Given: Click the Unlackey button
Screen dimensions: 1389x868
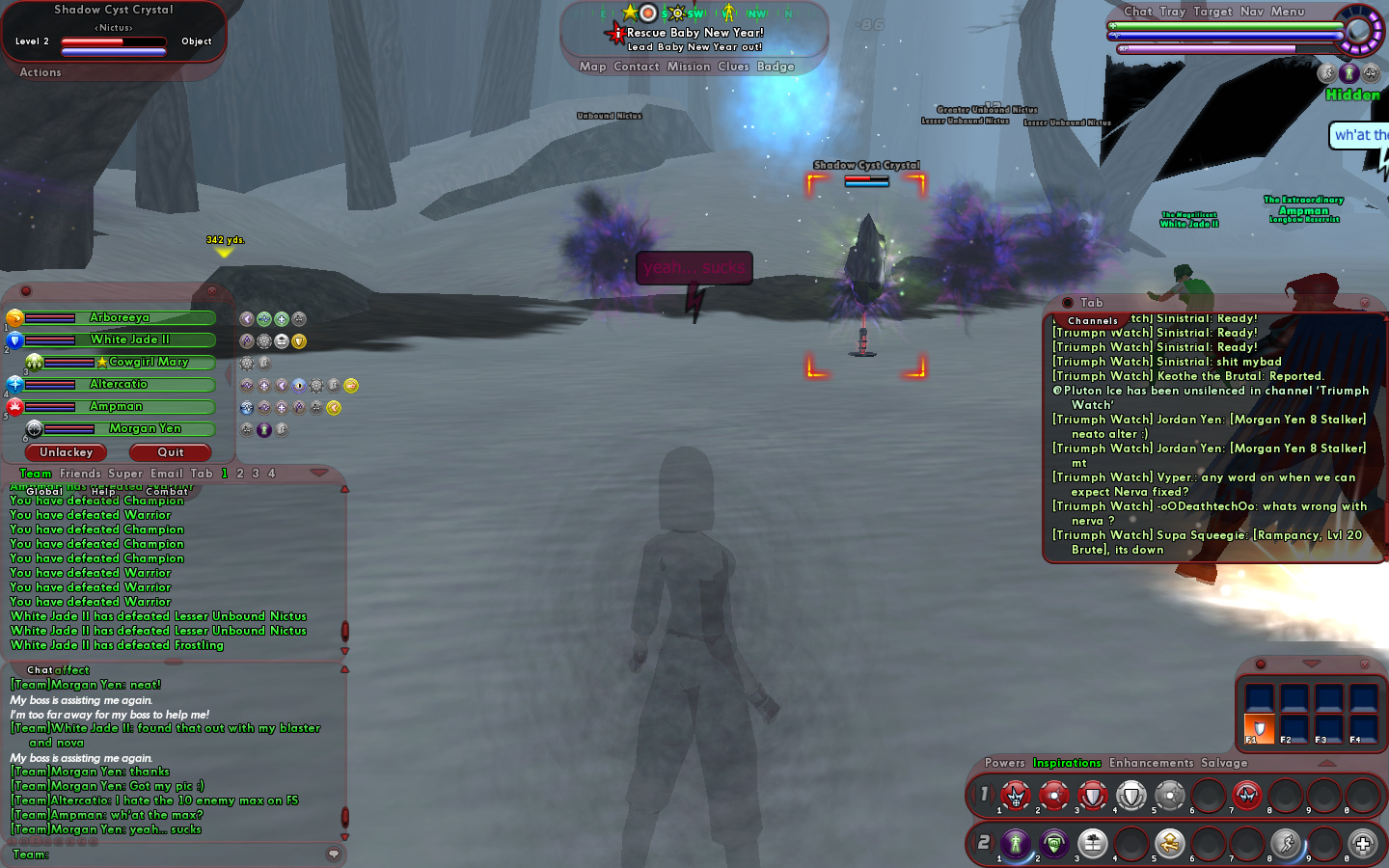Looking at the screenshot, I should 67,452.
